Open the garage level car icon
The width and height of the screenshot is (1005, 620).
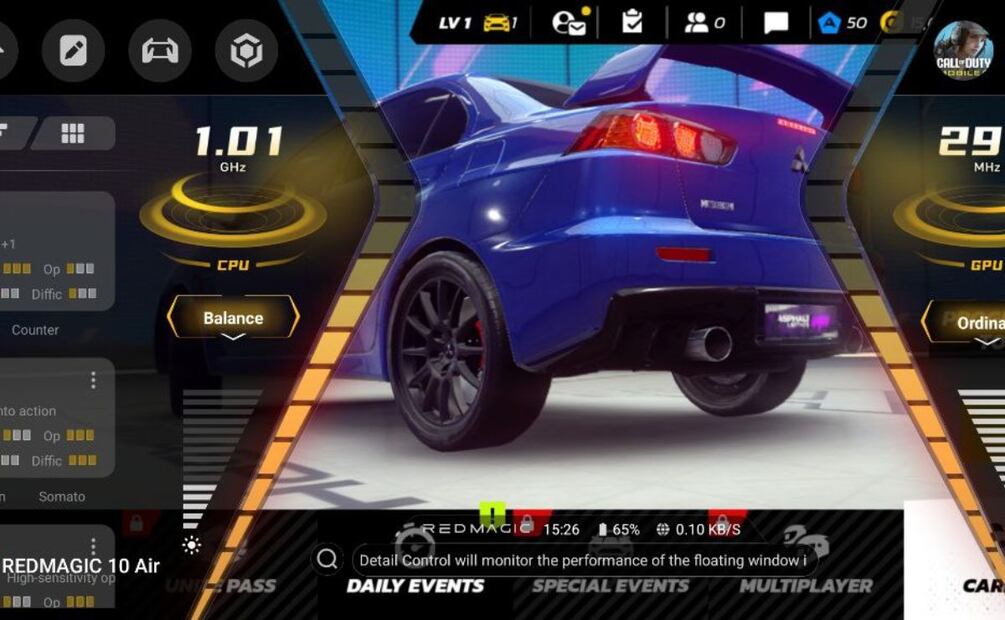(x=497, y=22)
